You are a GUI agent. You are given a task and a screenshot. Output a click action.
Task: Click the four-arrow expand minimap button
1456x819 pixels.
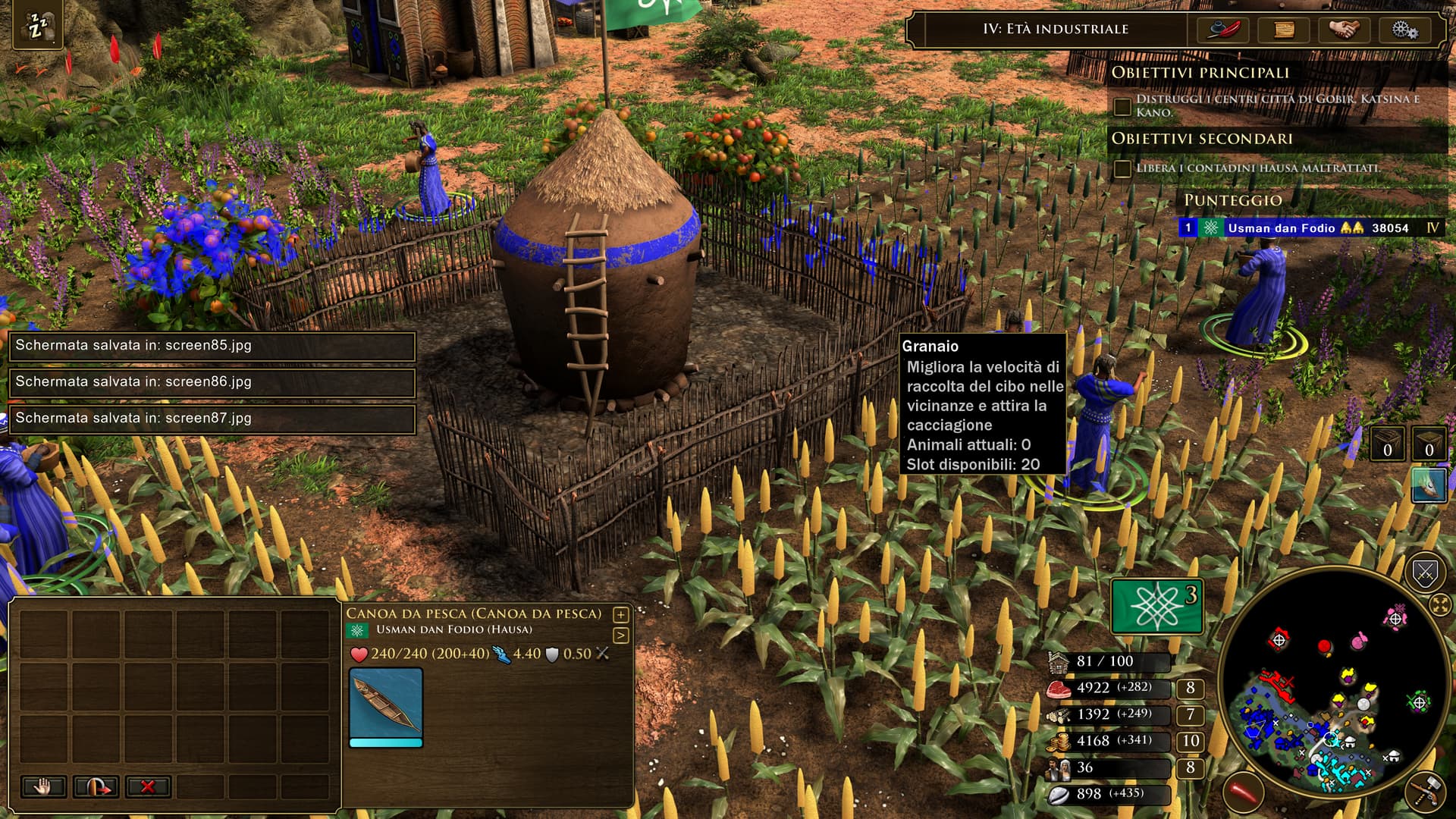1439,605
